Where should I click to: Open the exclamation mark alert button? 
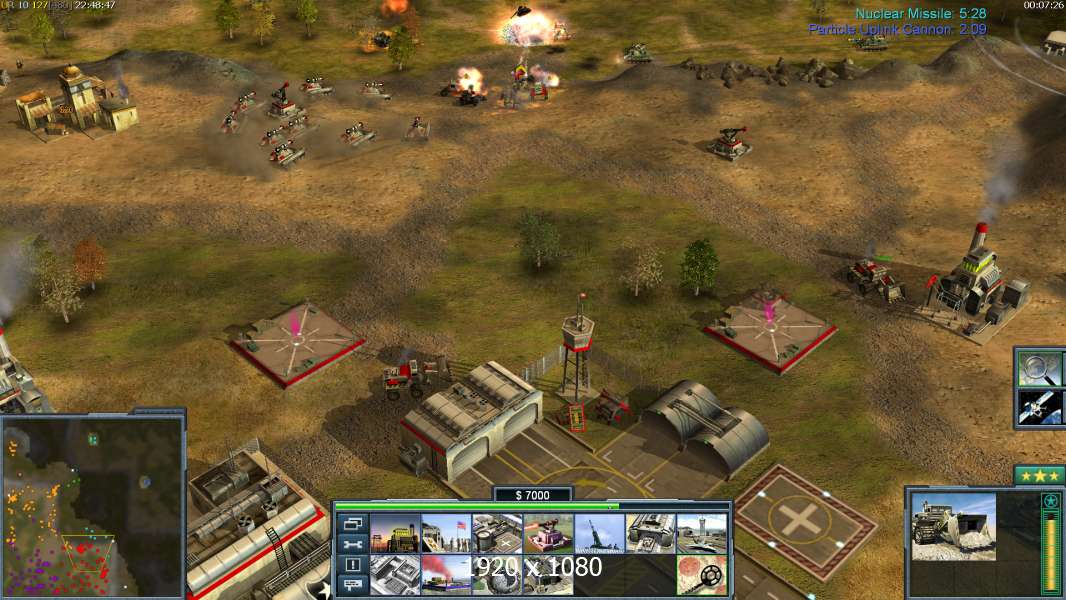tap(353, 565)
